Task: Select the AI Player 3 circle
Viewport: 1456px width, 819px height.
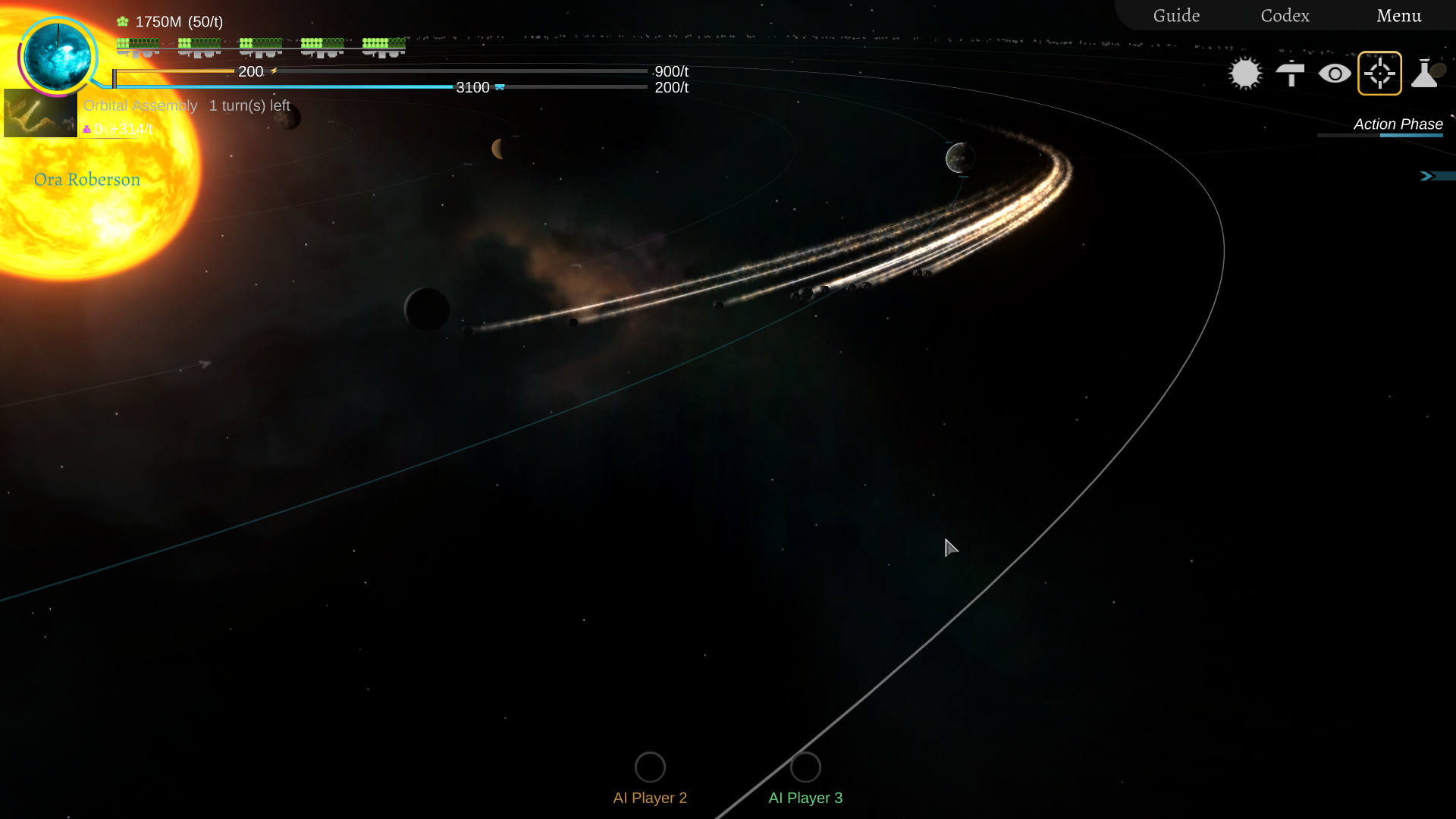Action: 805,767
